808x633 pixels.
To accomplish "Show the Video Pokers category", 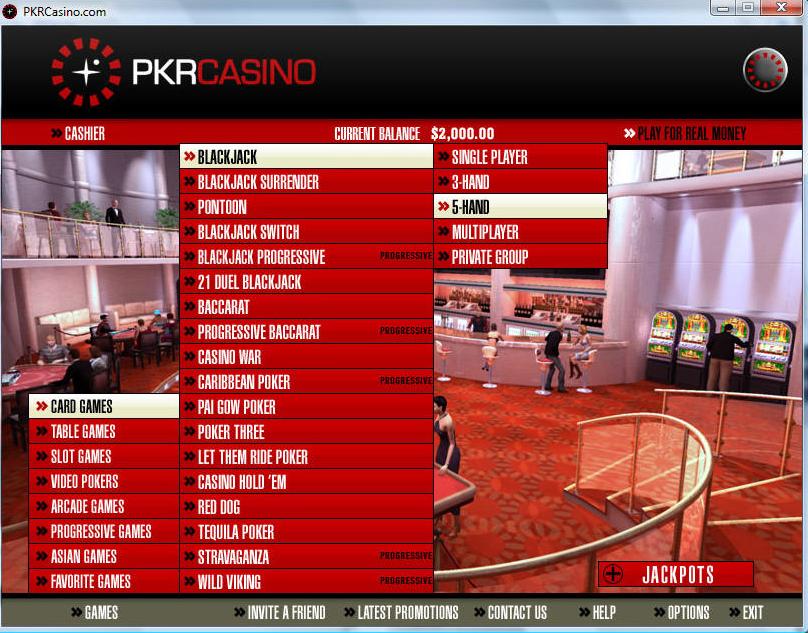I will 84,481.
